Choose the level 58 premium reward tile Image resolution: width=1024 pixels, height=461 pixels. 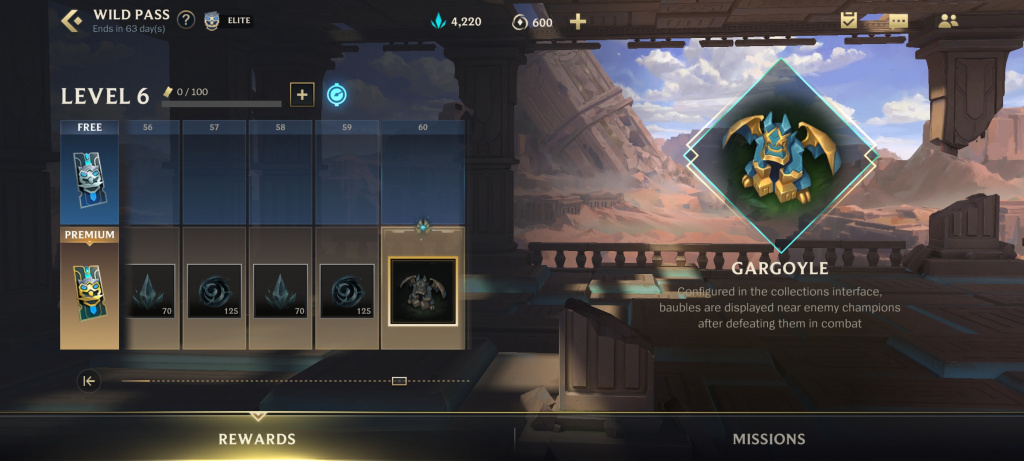pyautogui.click(x=280, y=291)
